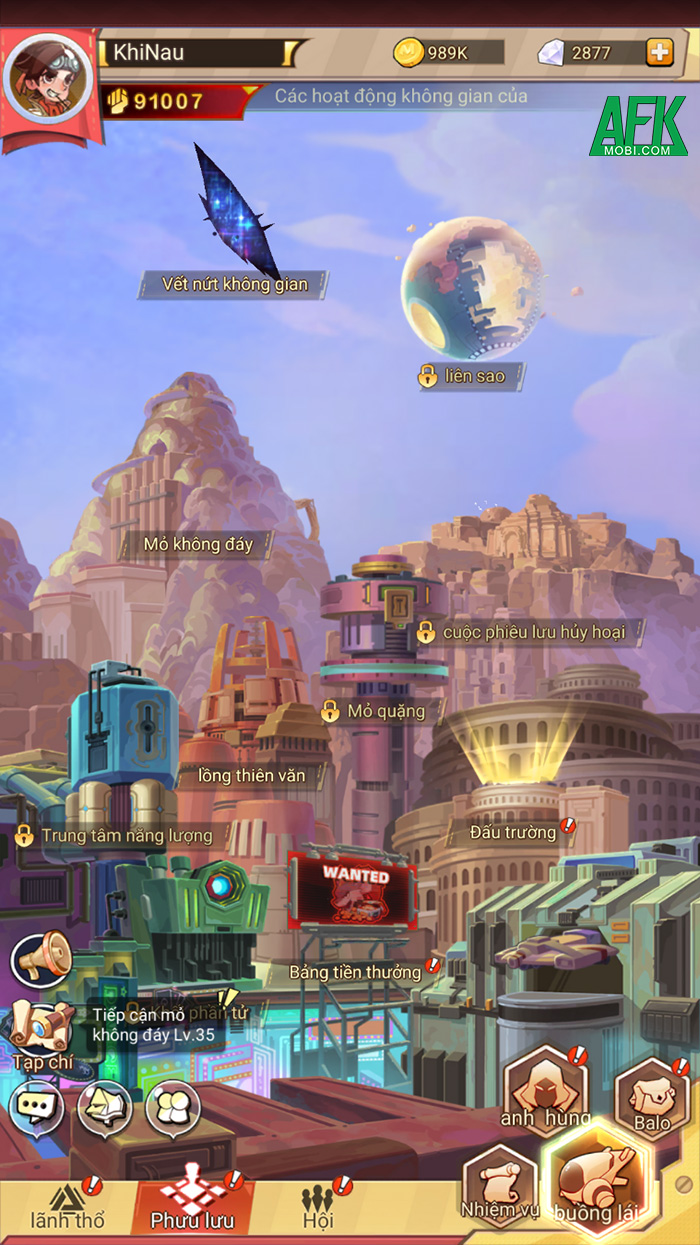
Task: Open Bảng tiền thưởng bounty board
Action: (355, 971)
